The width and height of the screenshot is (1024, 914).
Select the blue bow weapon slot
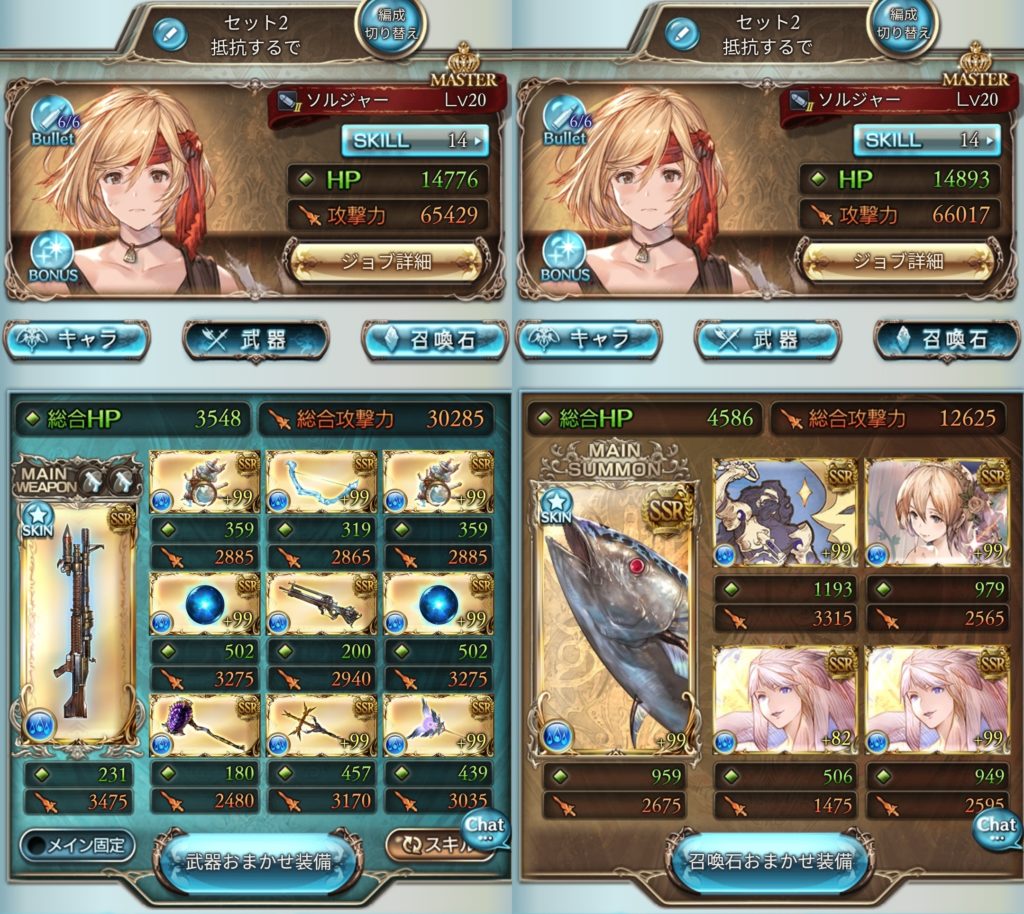pos(321,482)
